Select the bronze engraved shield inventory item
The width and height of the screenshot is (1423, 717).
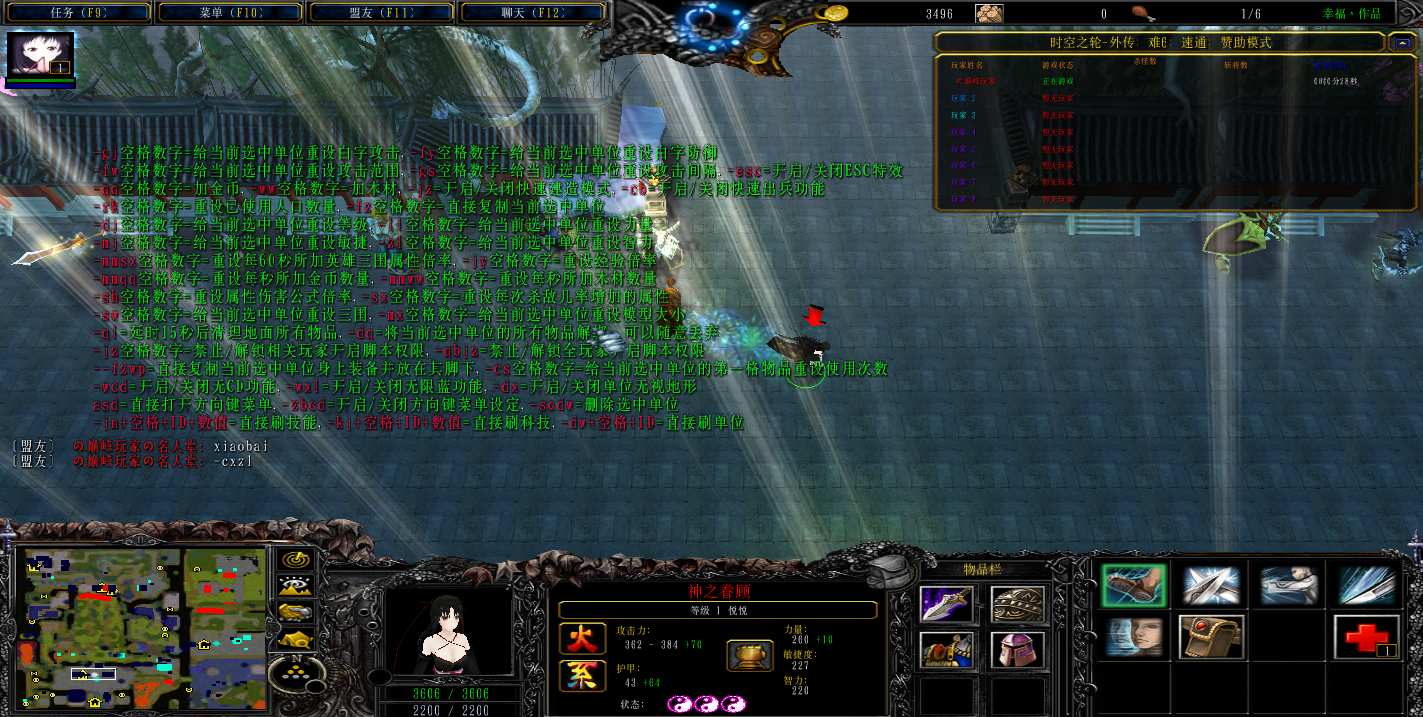1018,604
